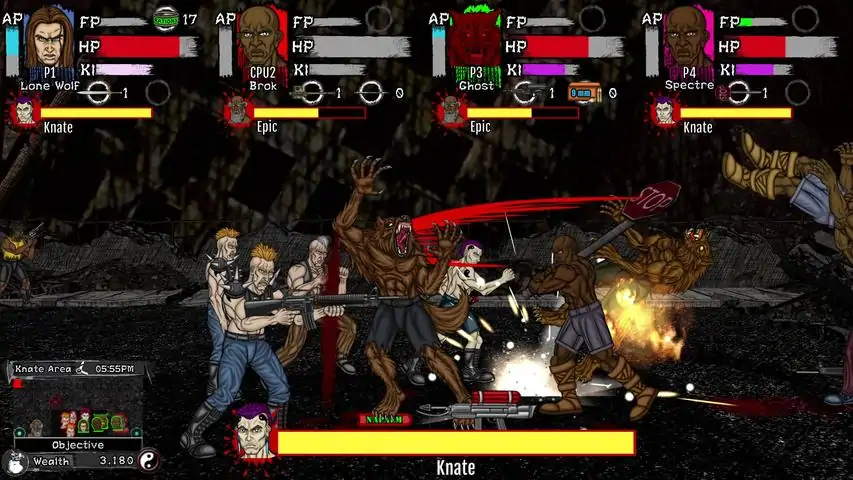This screenshot has width=853, height=480.
Task: Click the green Rations item icon
Action: tap(165, 18)
